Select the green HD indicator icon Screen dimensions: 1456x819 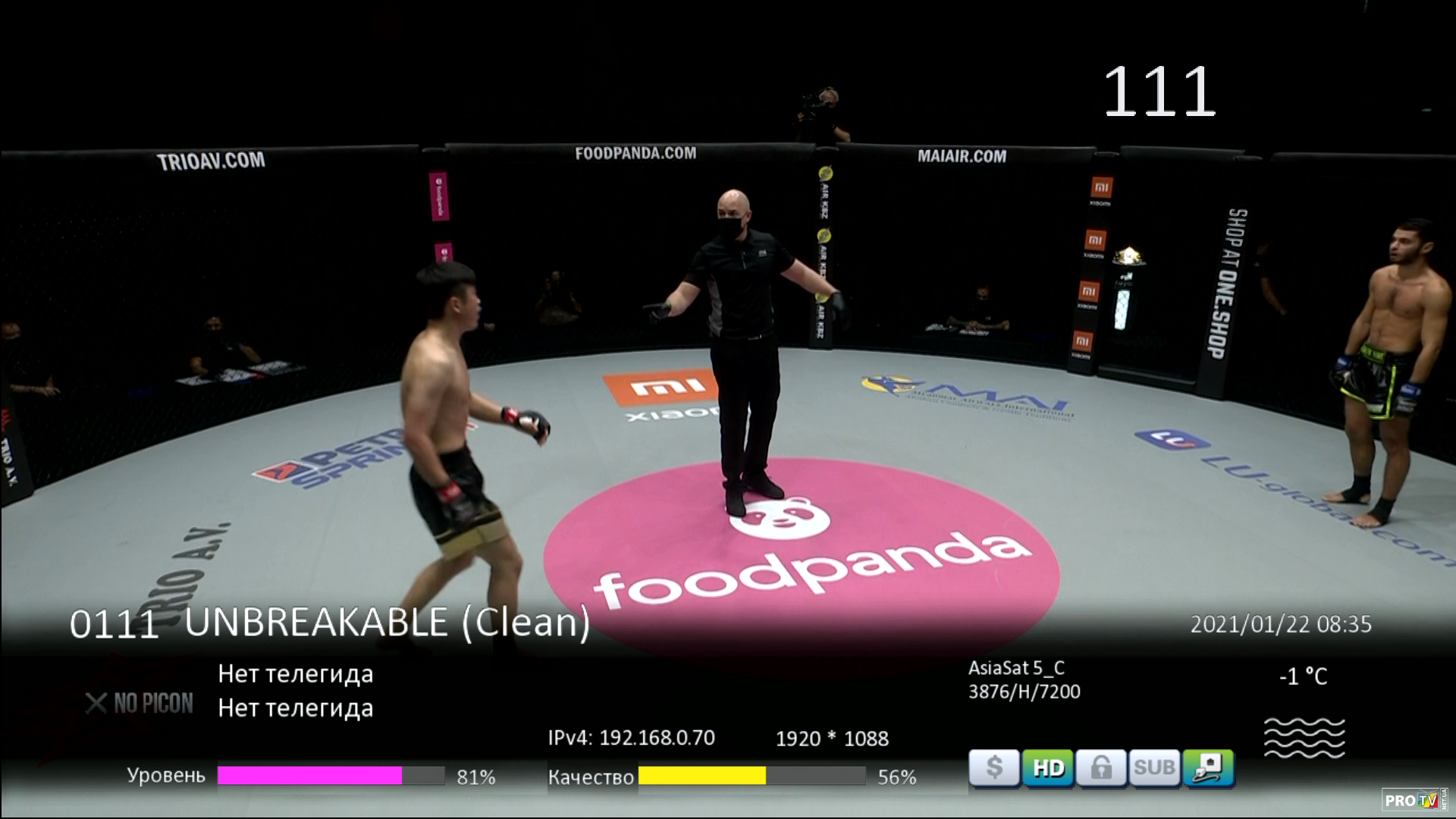click(x=1048, y=768)
